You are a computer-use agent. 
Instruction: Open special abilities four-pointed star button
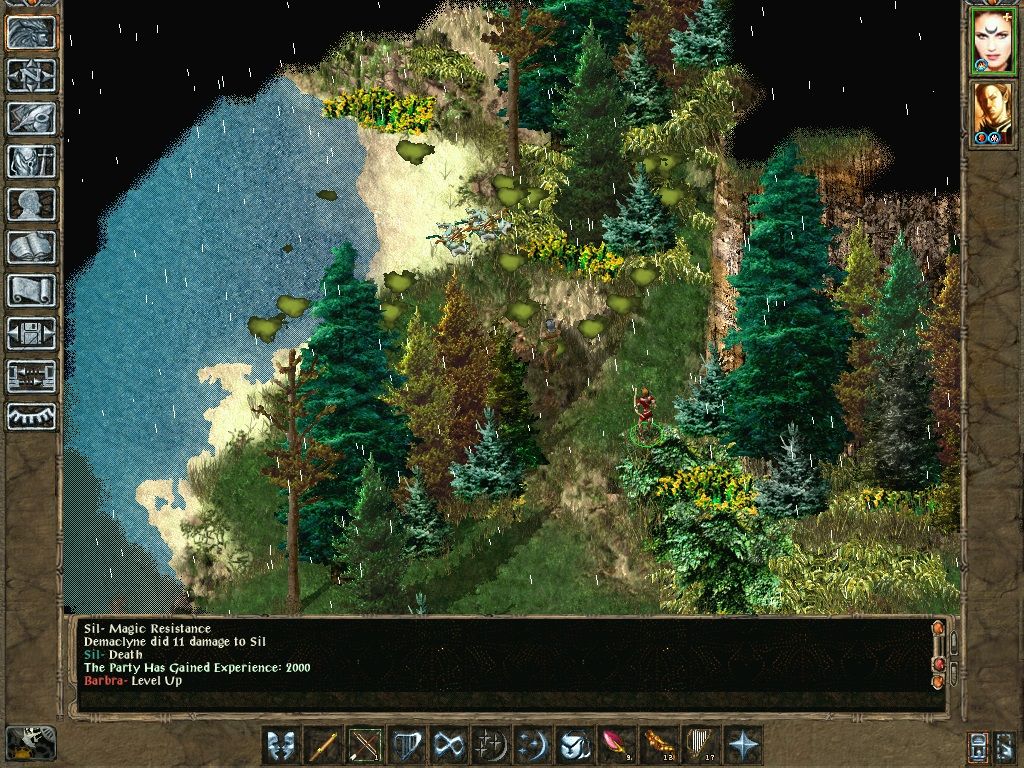point(743,745)
